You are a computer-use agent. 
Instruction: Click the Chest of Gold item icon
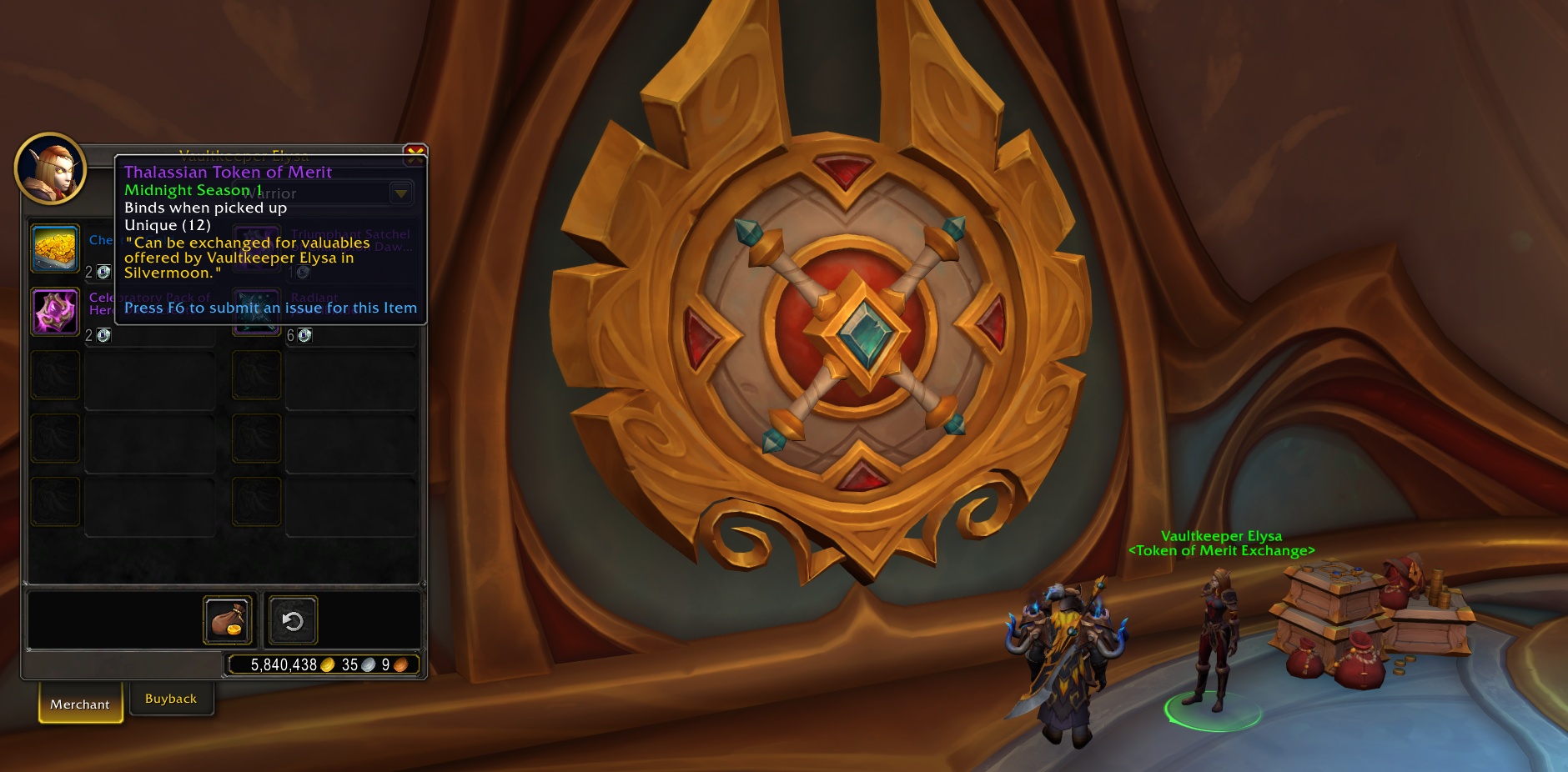coord(55,248)
